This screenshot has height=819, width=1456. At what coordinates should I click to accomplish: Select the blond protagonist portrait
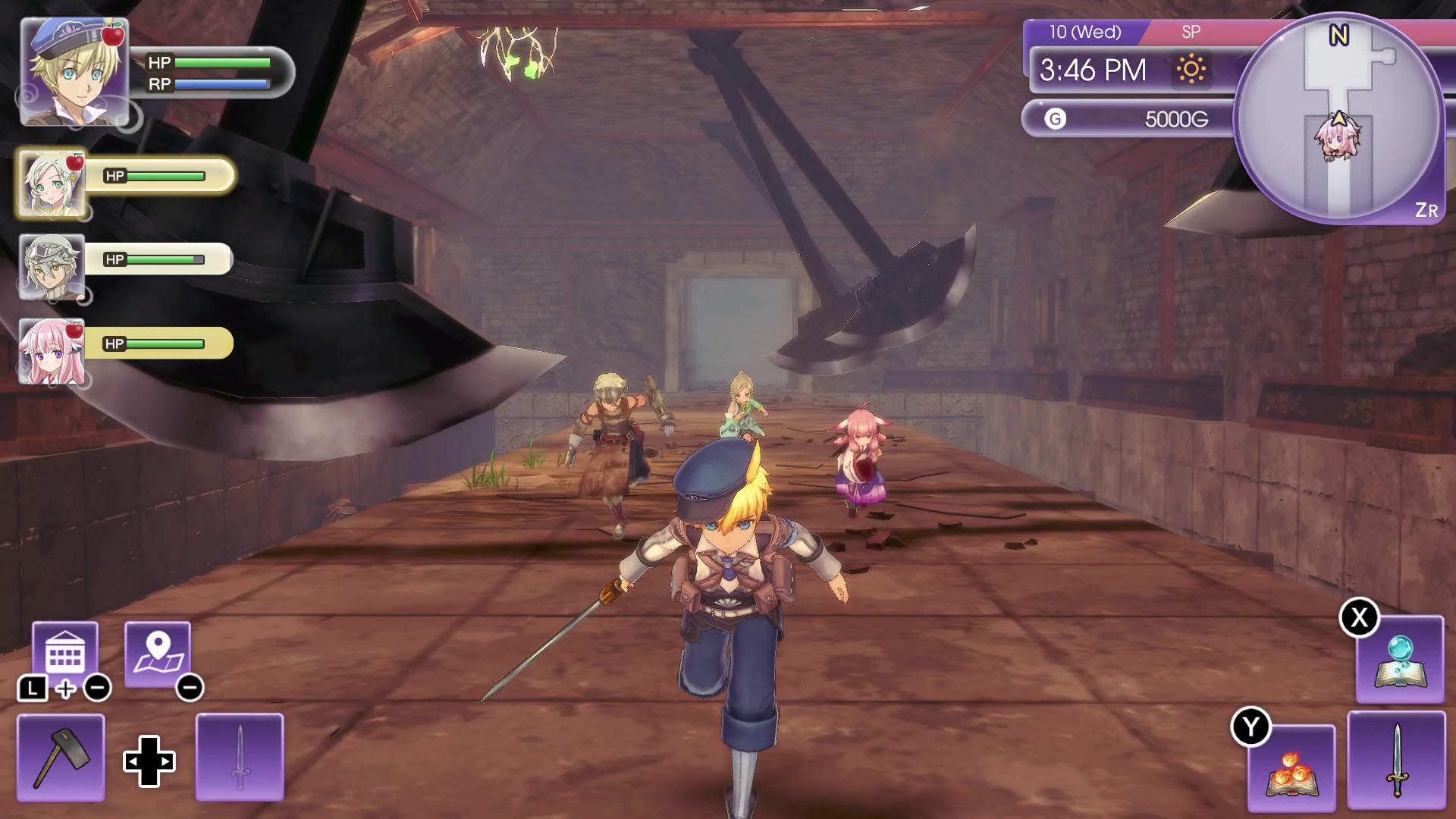(x=74, y=71)
